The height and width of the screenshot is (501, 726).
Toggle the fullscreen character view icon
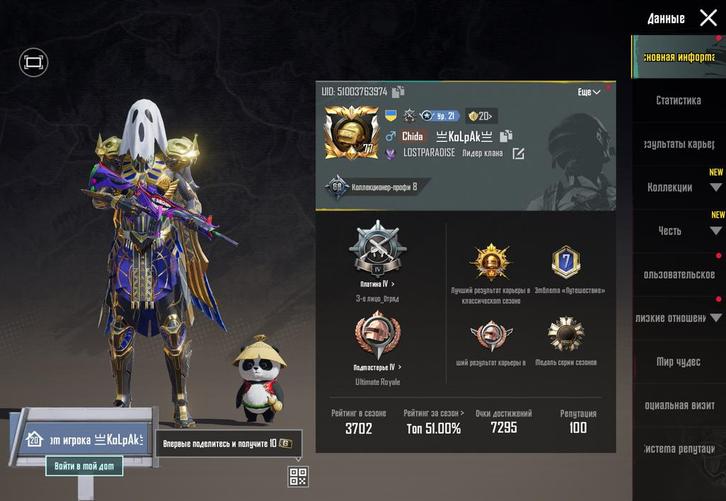pyautogui.click(x=33, y=62)
